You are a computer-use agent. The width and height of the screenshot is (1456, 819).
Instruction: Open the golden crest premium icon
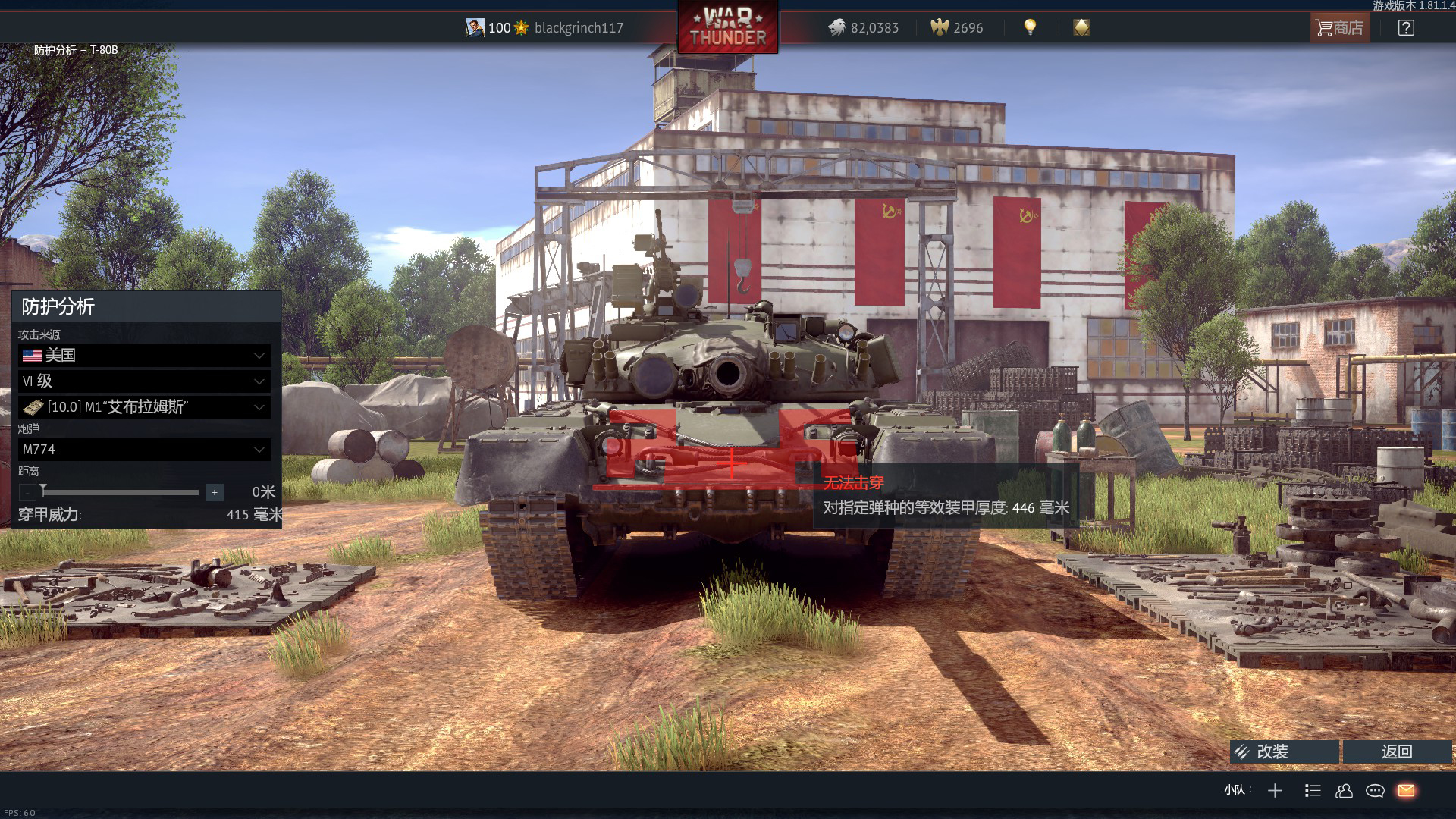[x=1081, y=28]
